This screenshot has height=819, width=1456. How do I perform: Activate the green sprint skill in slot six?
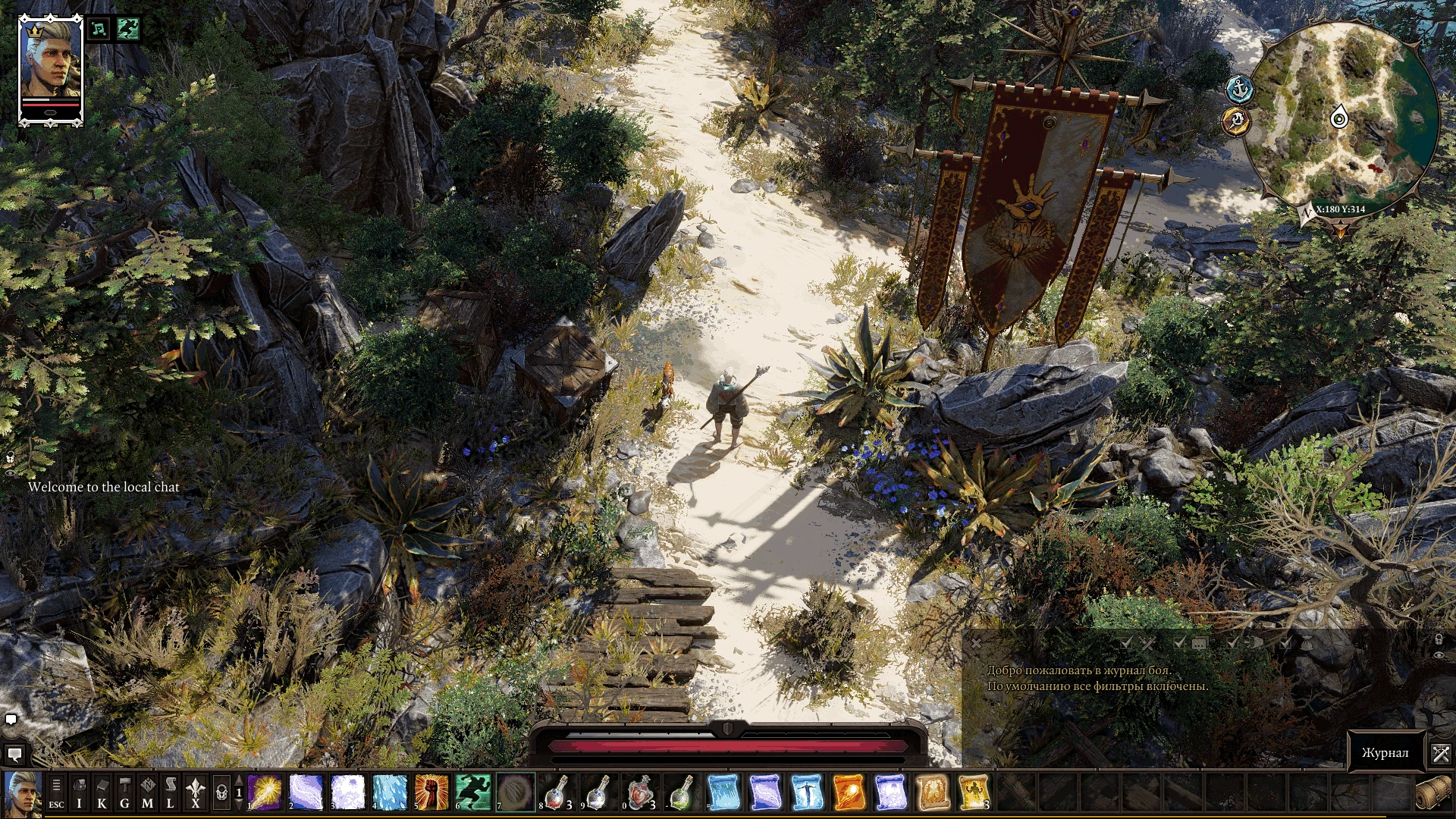coord(472,792)
